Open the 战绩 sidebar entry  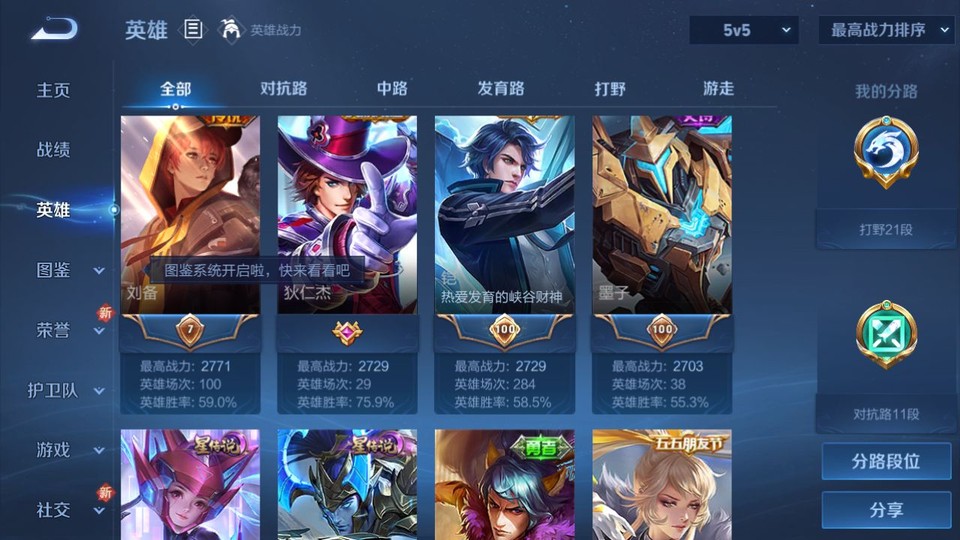(x=54, y=150)
